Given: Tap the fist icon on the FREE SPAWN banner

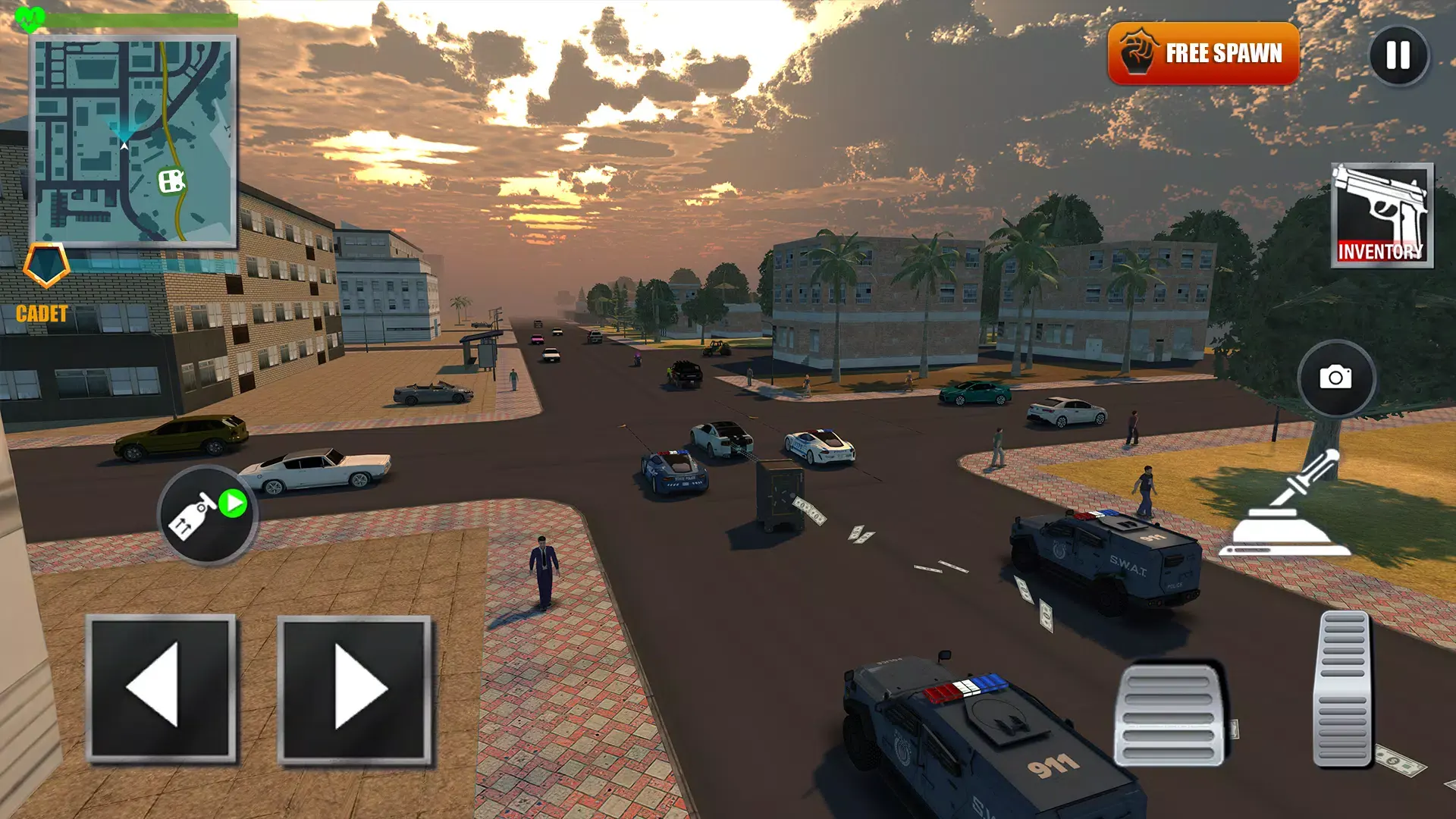Looking at the screenshot, I should (1136, 53).
